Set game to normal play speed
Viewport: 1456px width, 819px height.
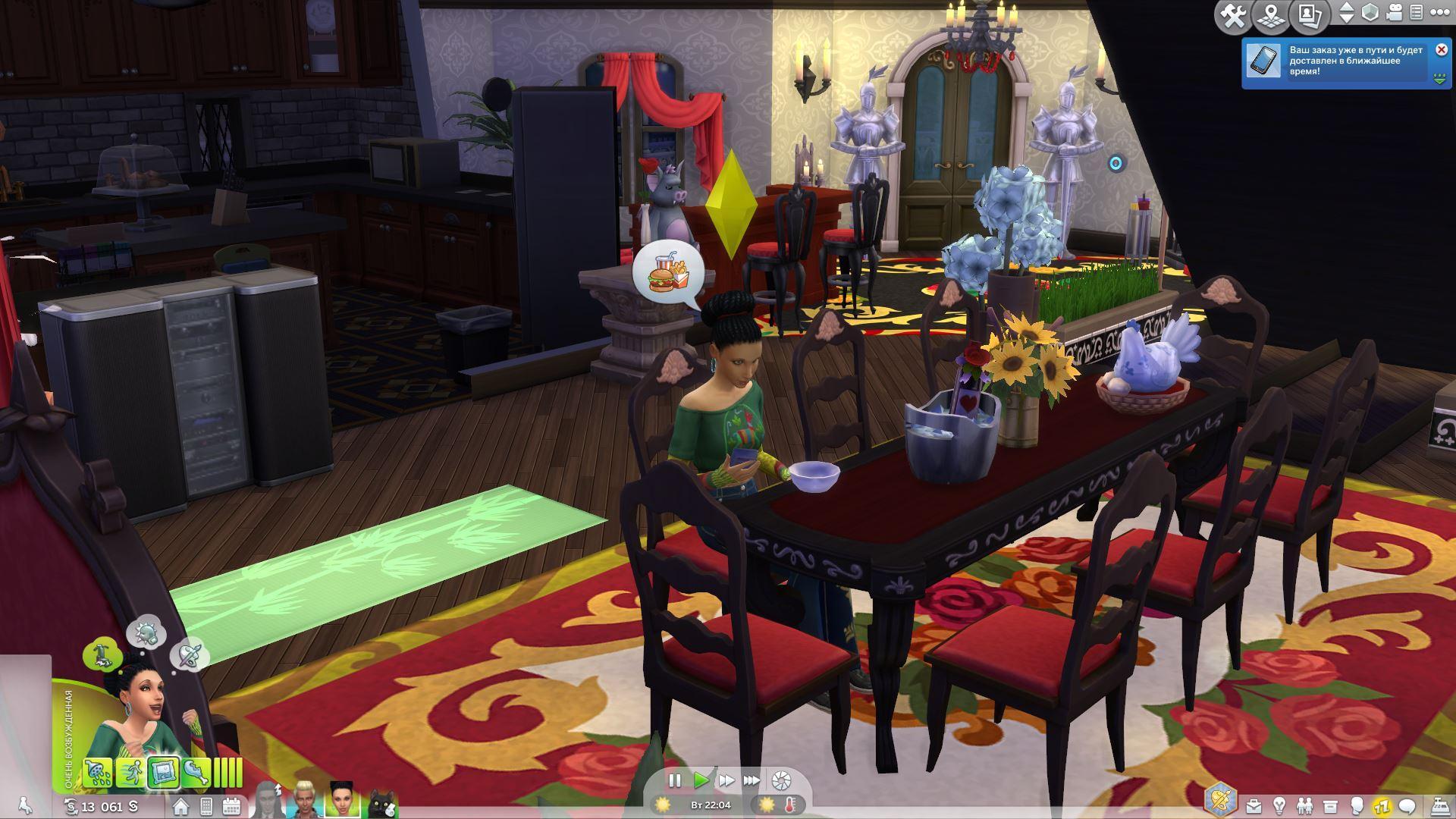[701, 780]
